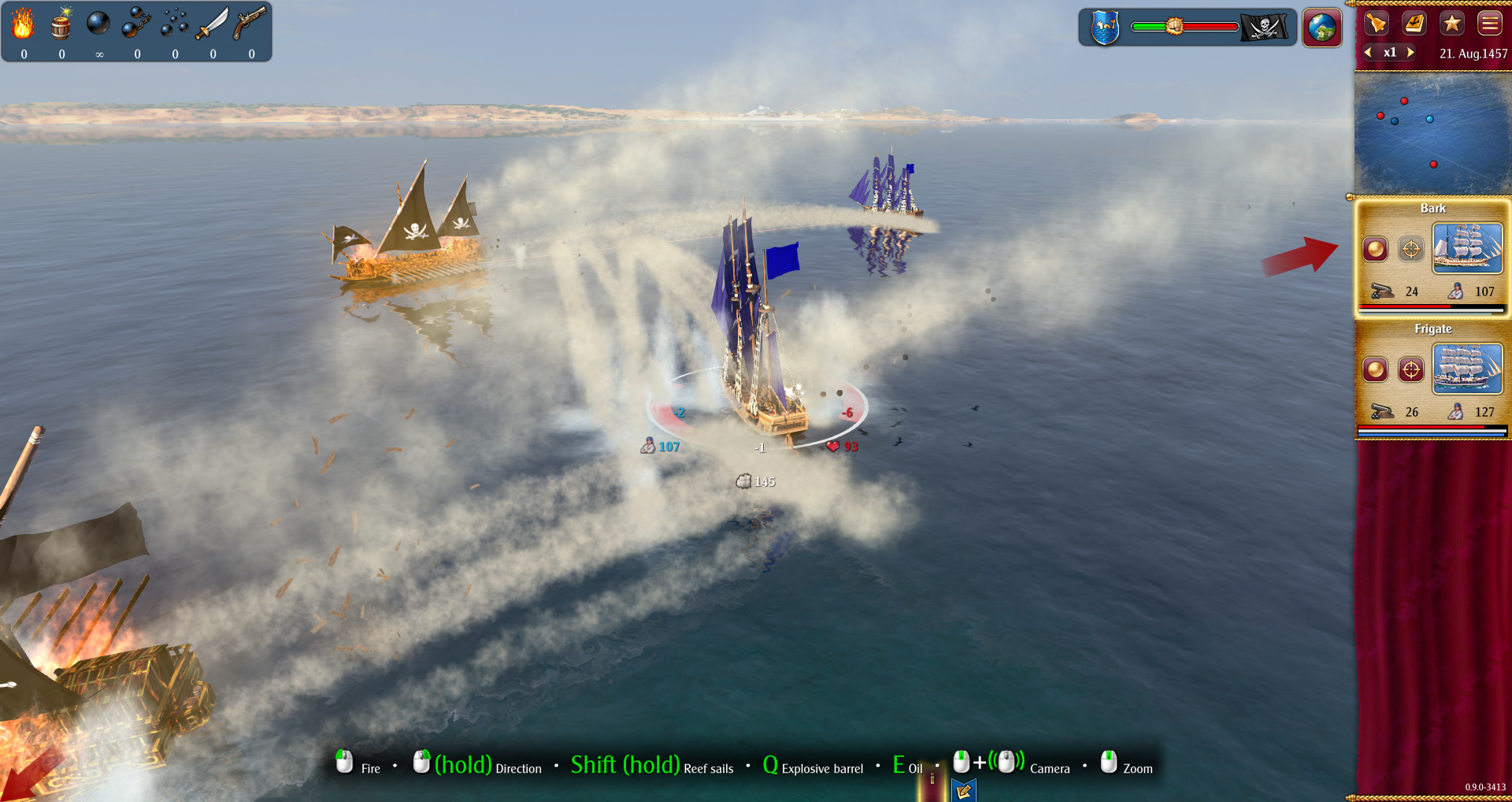Increase game speed with right arrow
Viewport: 1512px width, 802px height.
(x=1410, y=52)
